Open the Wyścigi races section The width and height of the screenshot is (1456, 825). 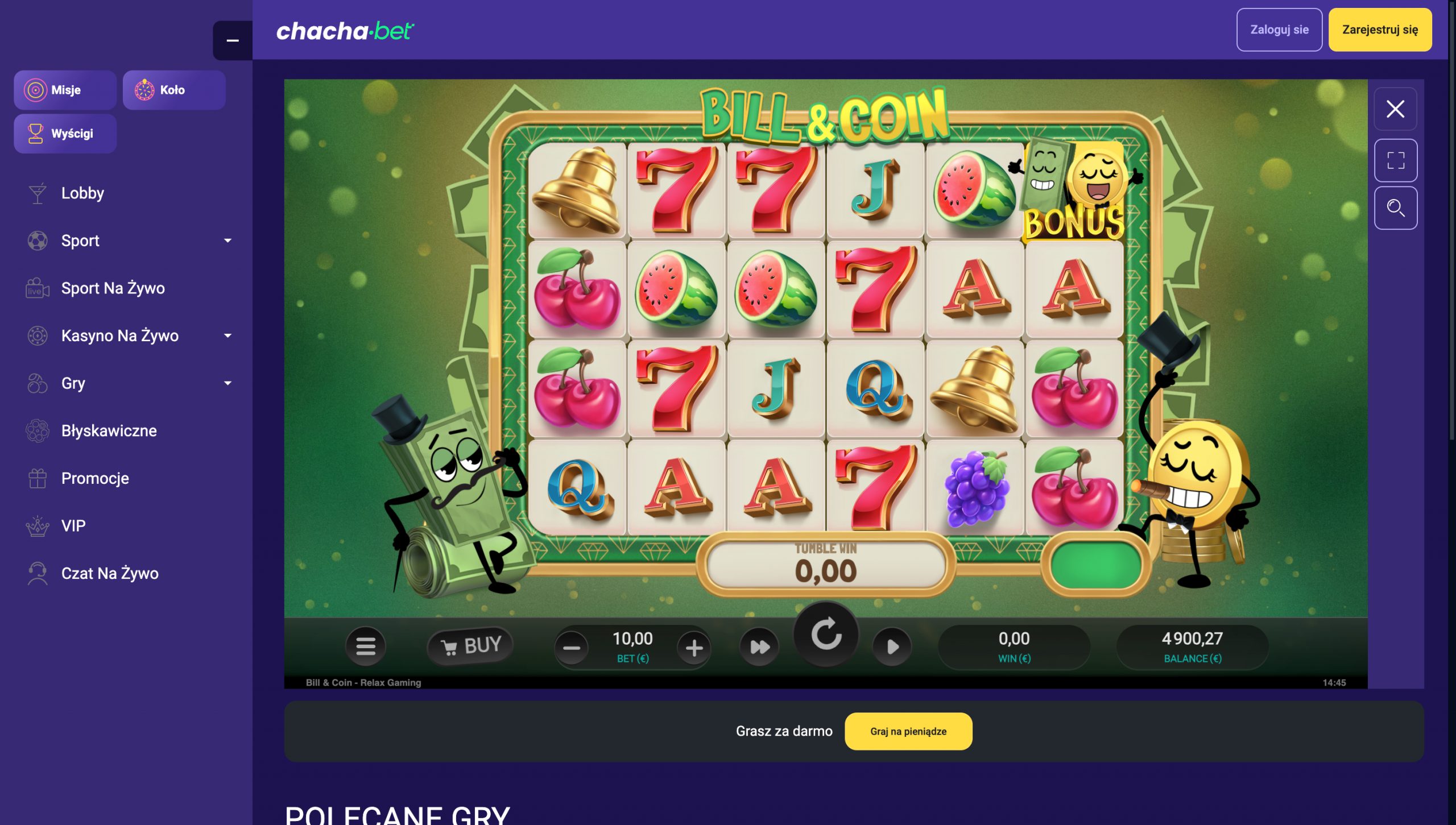(65, 133)
